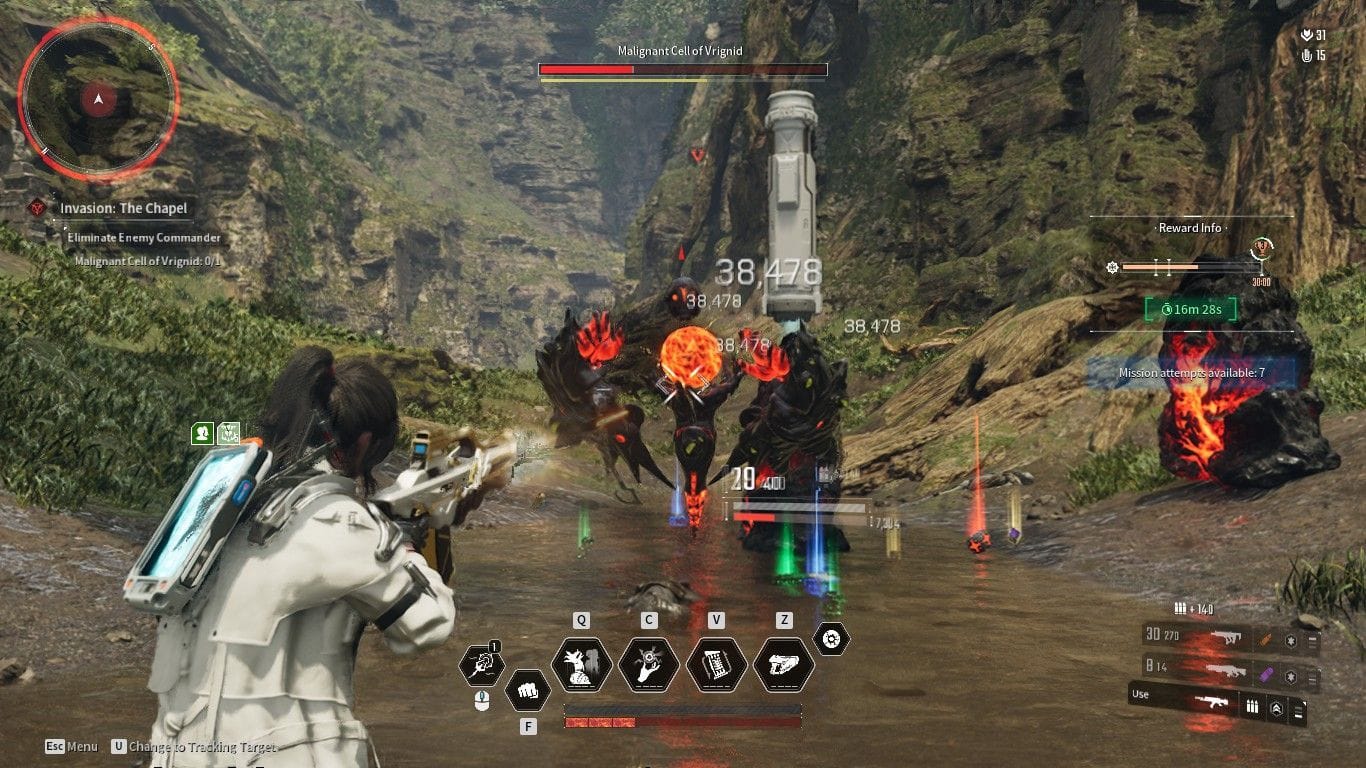Click the melee punch icon above F
The width and height of the screenshot is (1366, 768).
click(528, 690)
